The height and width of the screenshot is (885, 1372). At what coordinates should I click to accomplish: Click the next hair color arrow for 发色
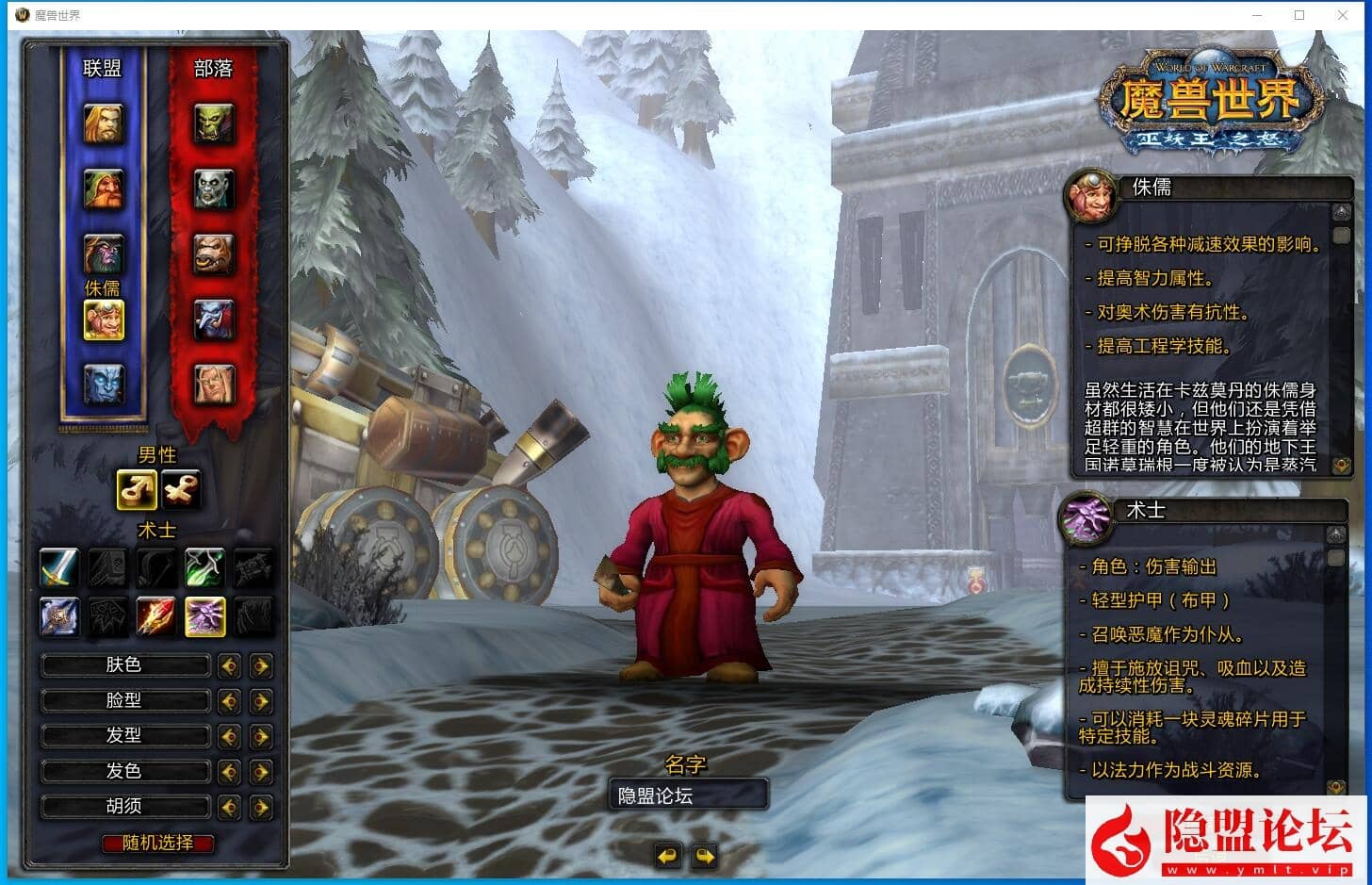(260, 771)
